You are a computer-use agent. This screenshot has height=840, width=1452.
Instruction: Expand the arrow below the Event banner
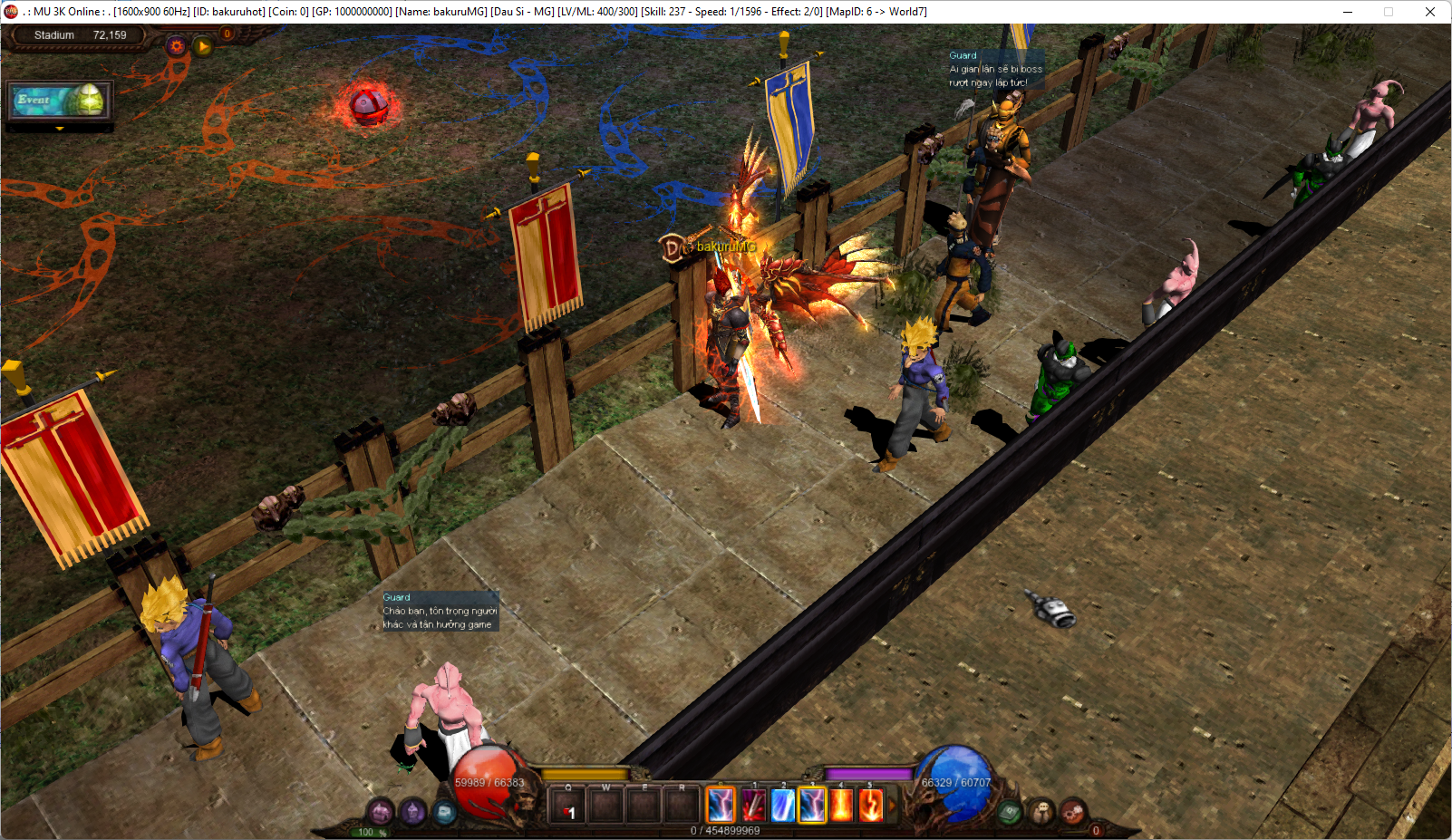60,129
